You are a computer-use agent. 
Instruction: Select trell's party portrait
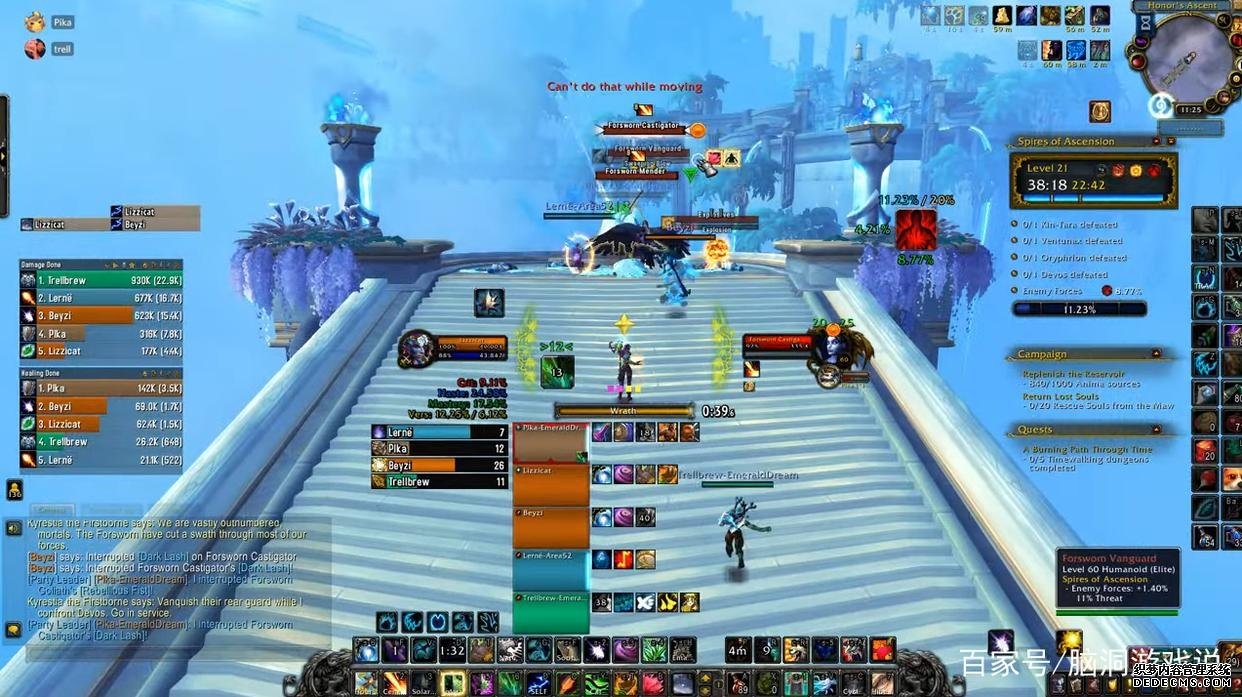(35, 48)
